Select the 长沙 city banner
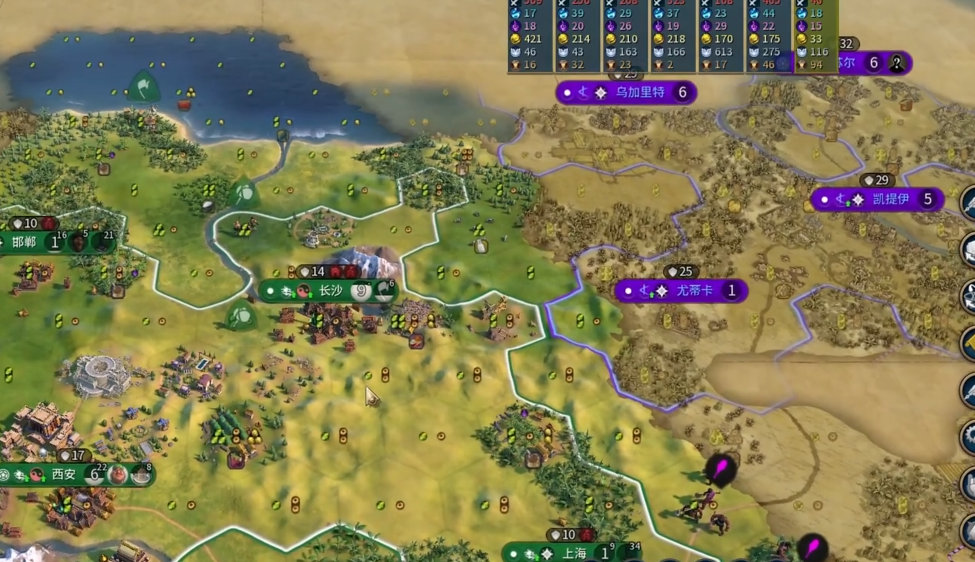 [x=329, y=291]
